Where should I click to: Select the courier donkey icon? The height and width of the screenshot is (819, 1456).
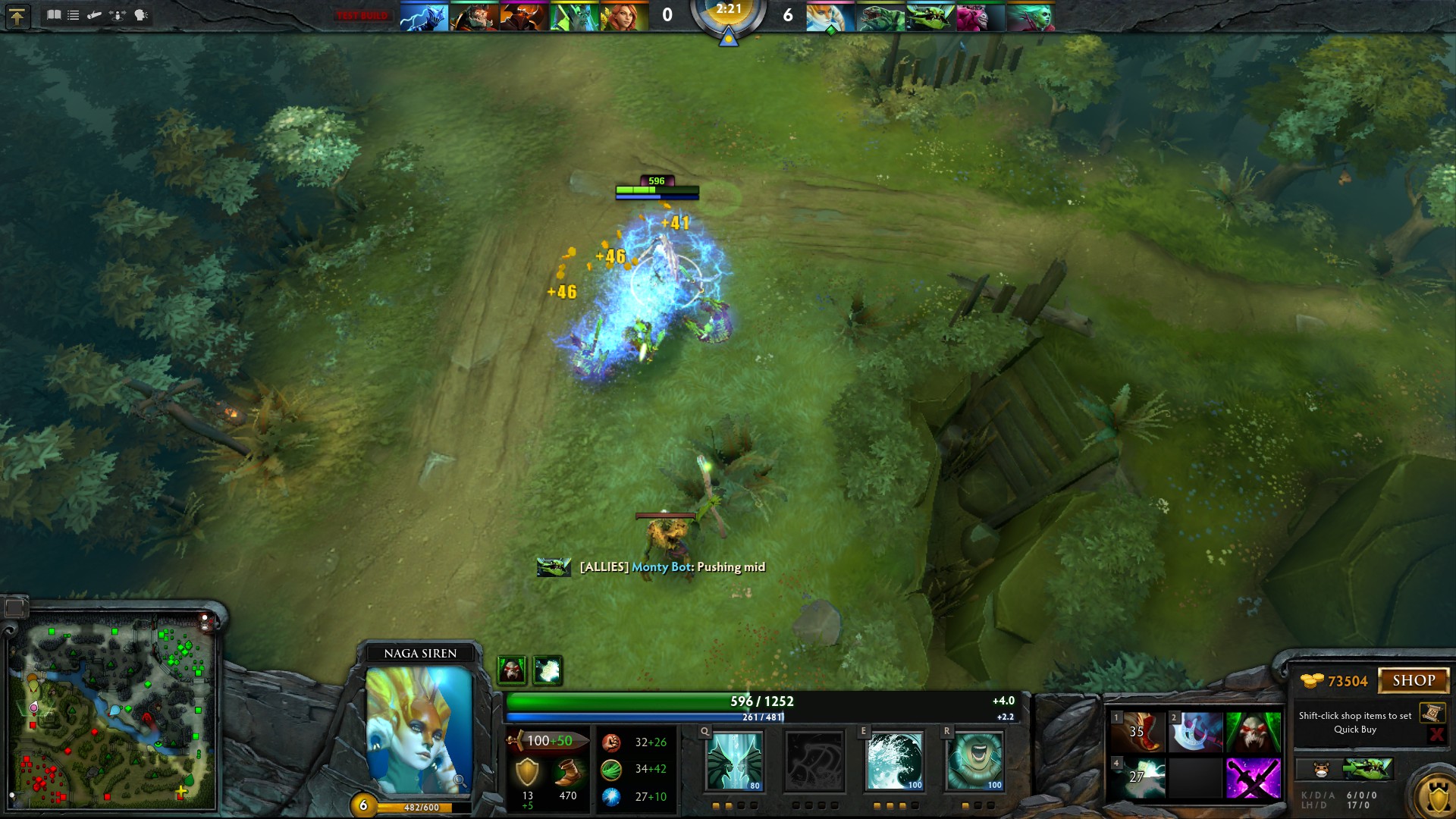[1321, 770]
